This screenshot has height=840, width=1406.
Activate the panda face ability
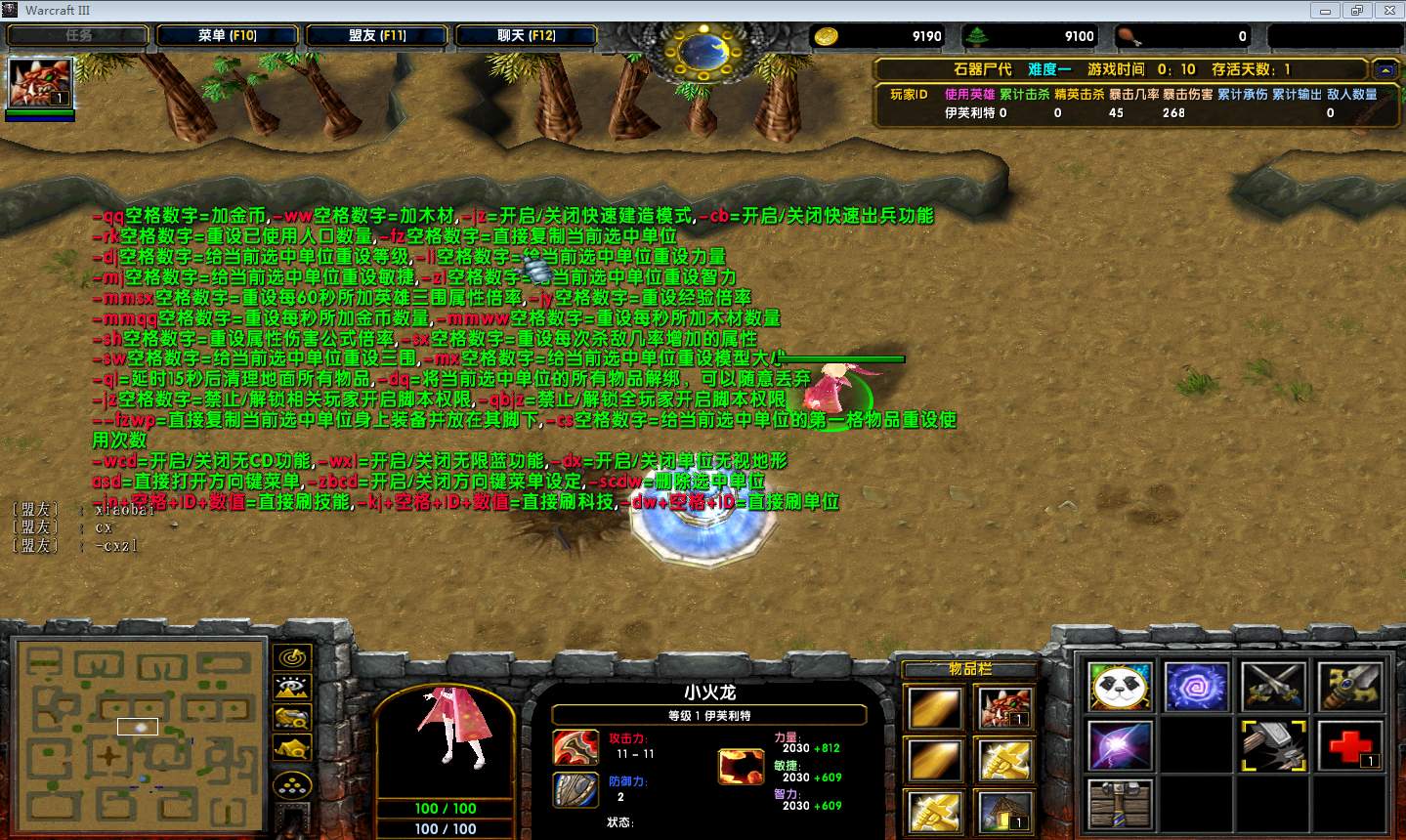point(1120,686)
